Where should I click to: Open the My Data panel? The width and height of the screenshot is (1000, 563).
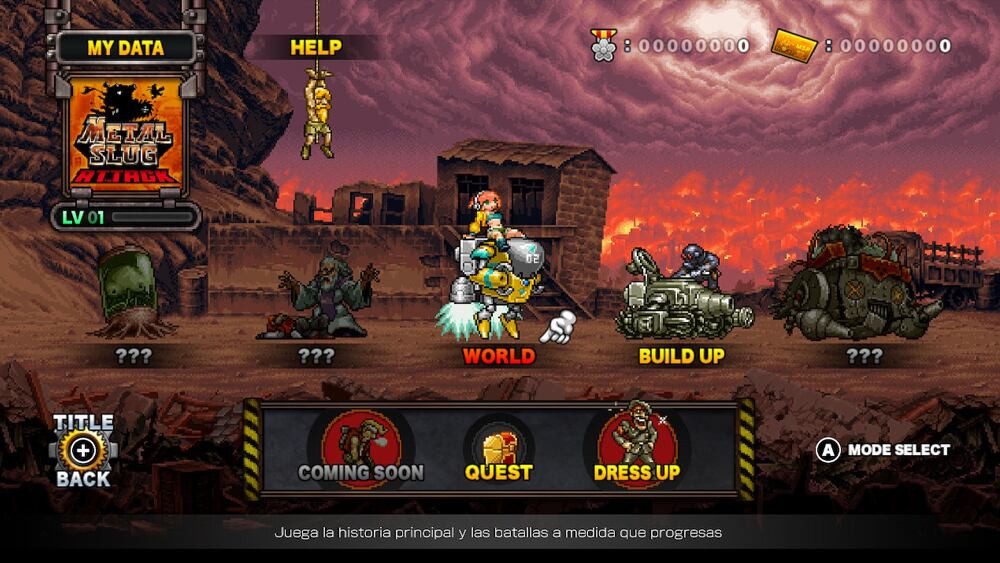click(x=126, y=47)
